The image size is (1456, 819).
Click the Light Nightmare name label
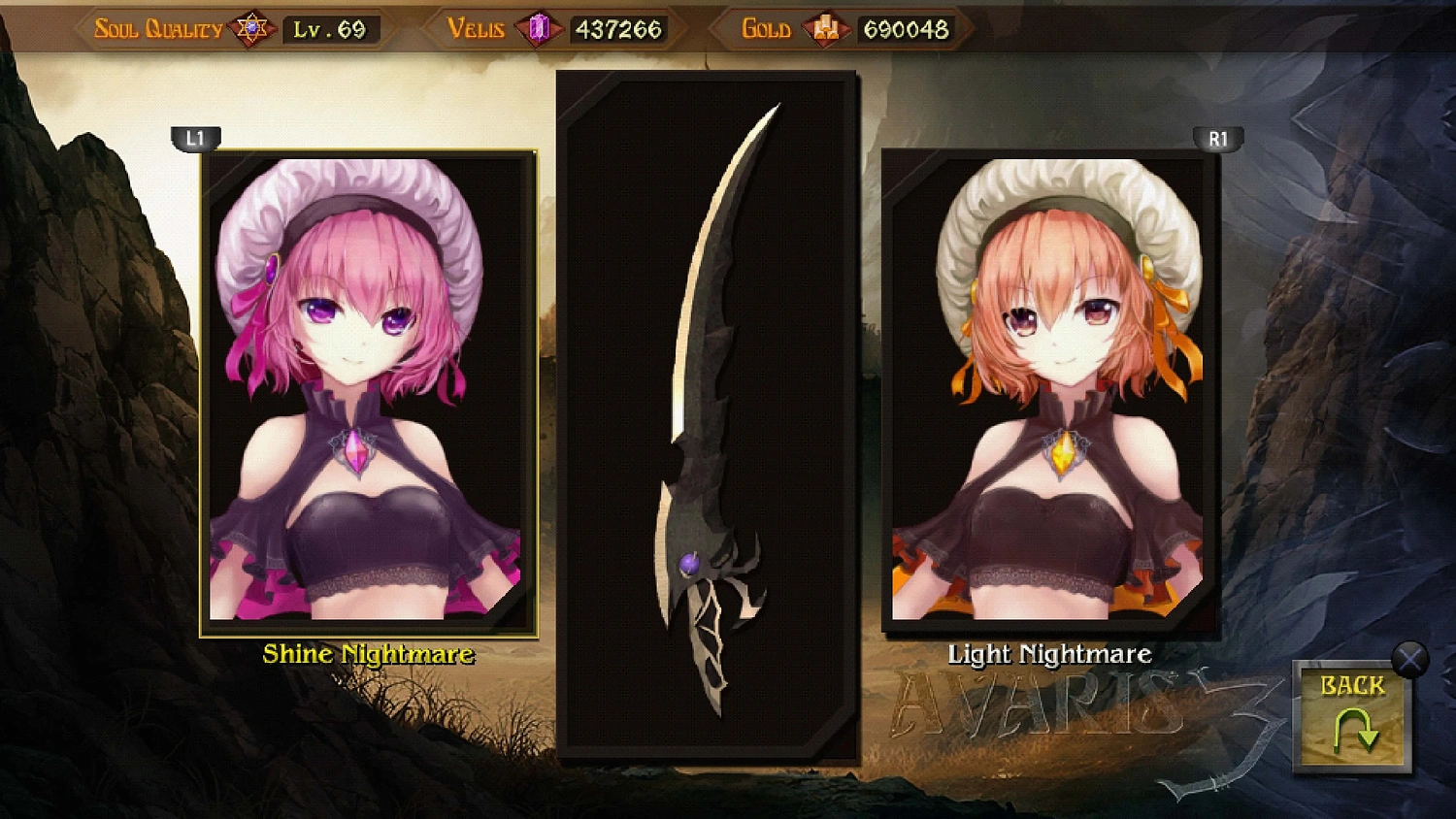click(x=1049, y=654)
